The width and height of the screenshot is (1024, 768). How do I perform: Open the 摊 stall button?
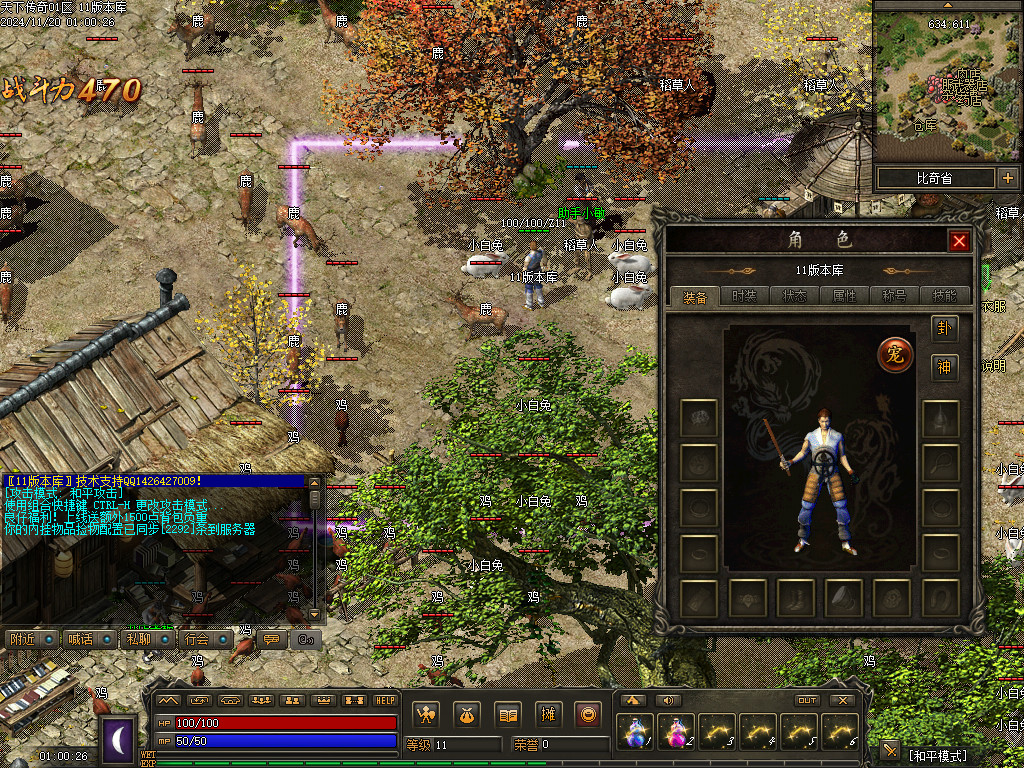pos(548,715)
